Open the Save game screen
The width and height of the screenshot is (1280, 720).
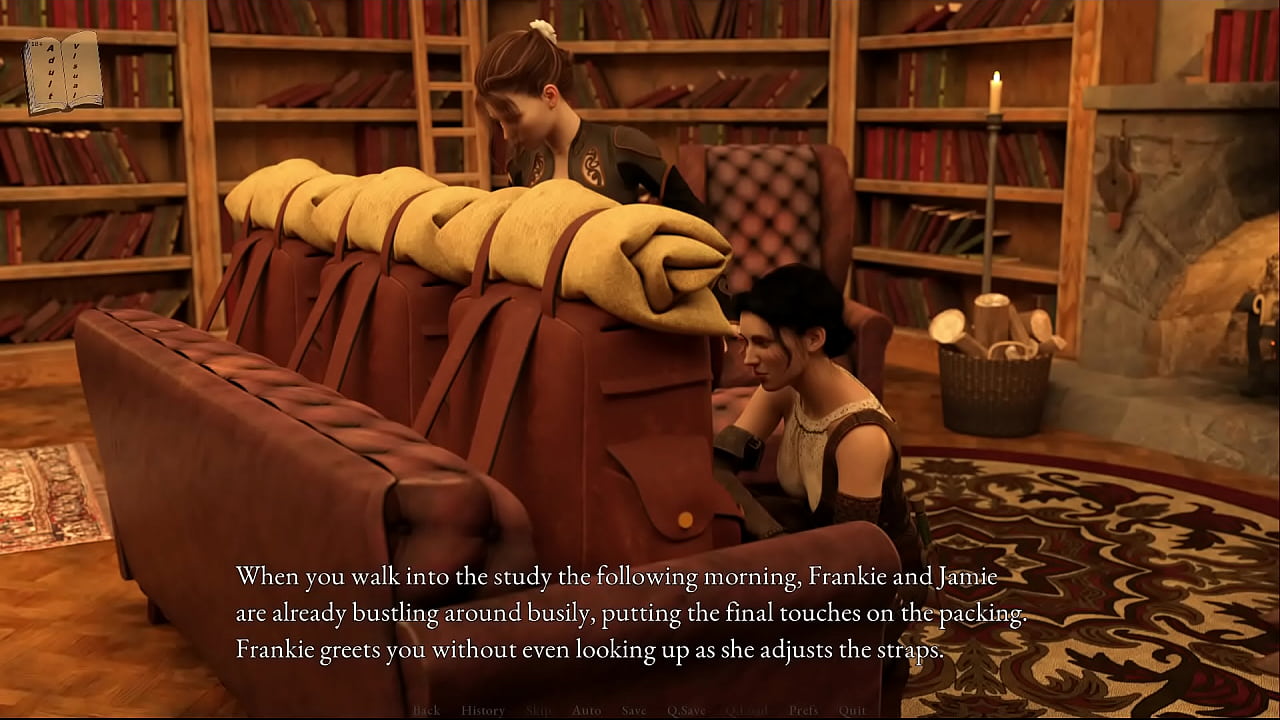634,711
